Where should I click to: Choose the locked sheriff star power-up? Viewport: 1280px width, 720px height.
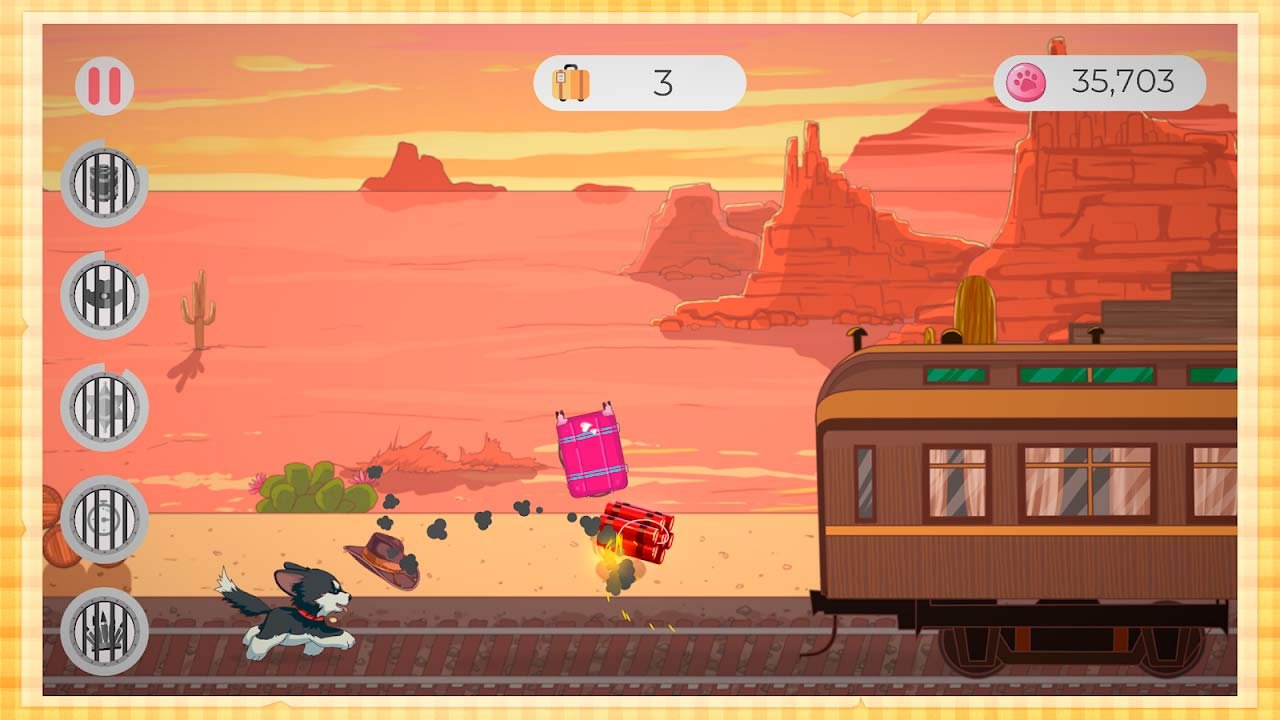104,407
